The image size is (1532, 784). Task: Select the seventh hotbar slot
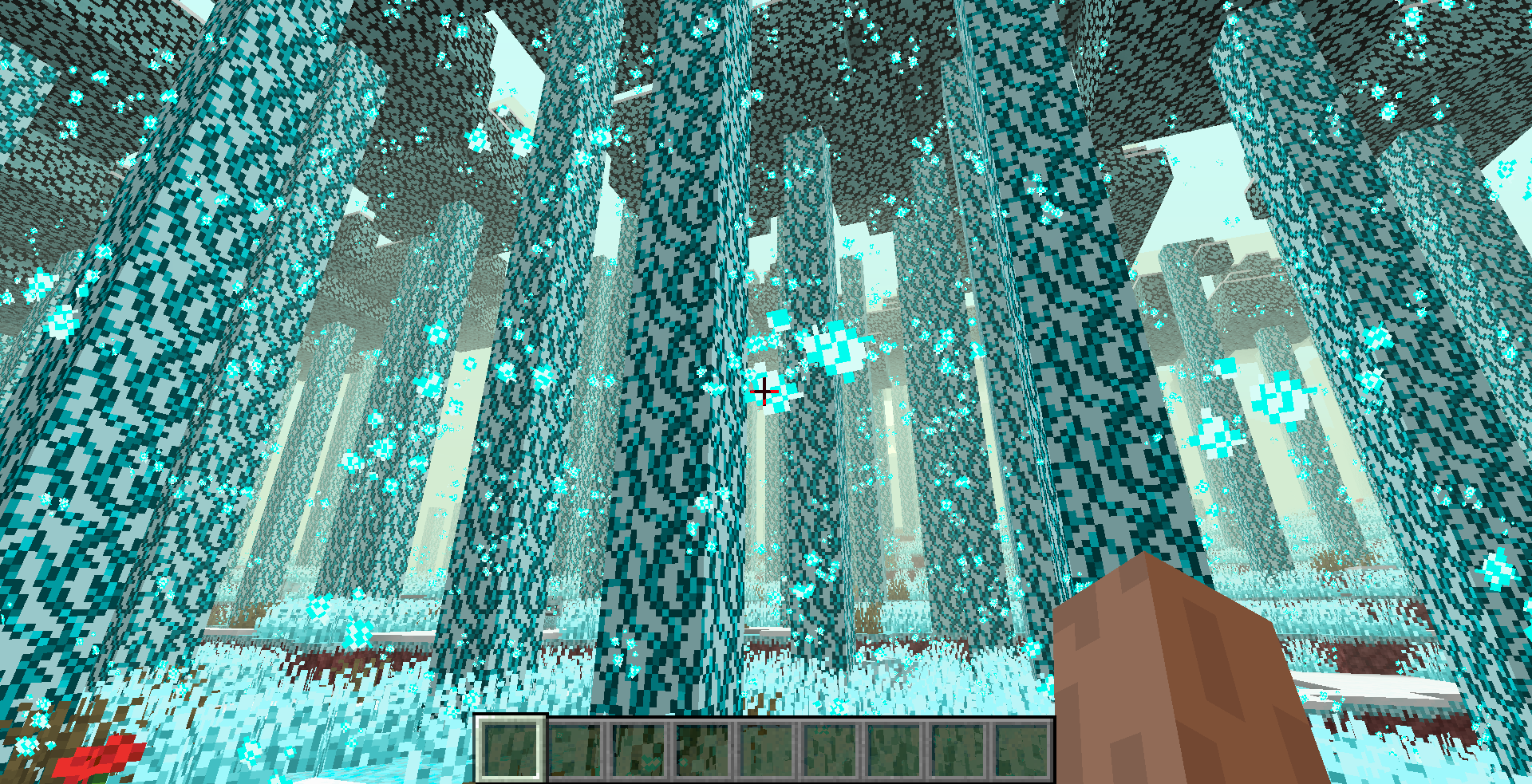(894, 750)
